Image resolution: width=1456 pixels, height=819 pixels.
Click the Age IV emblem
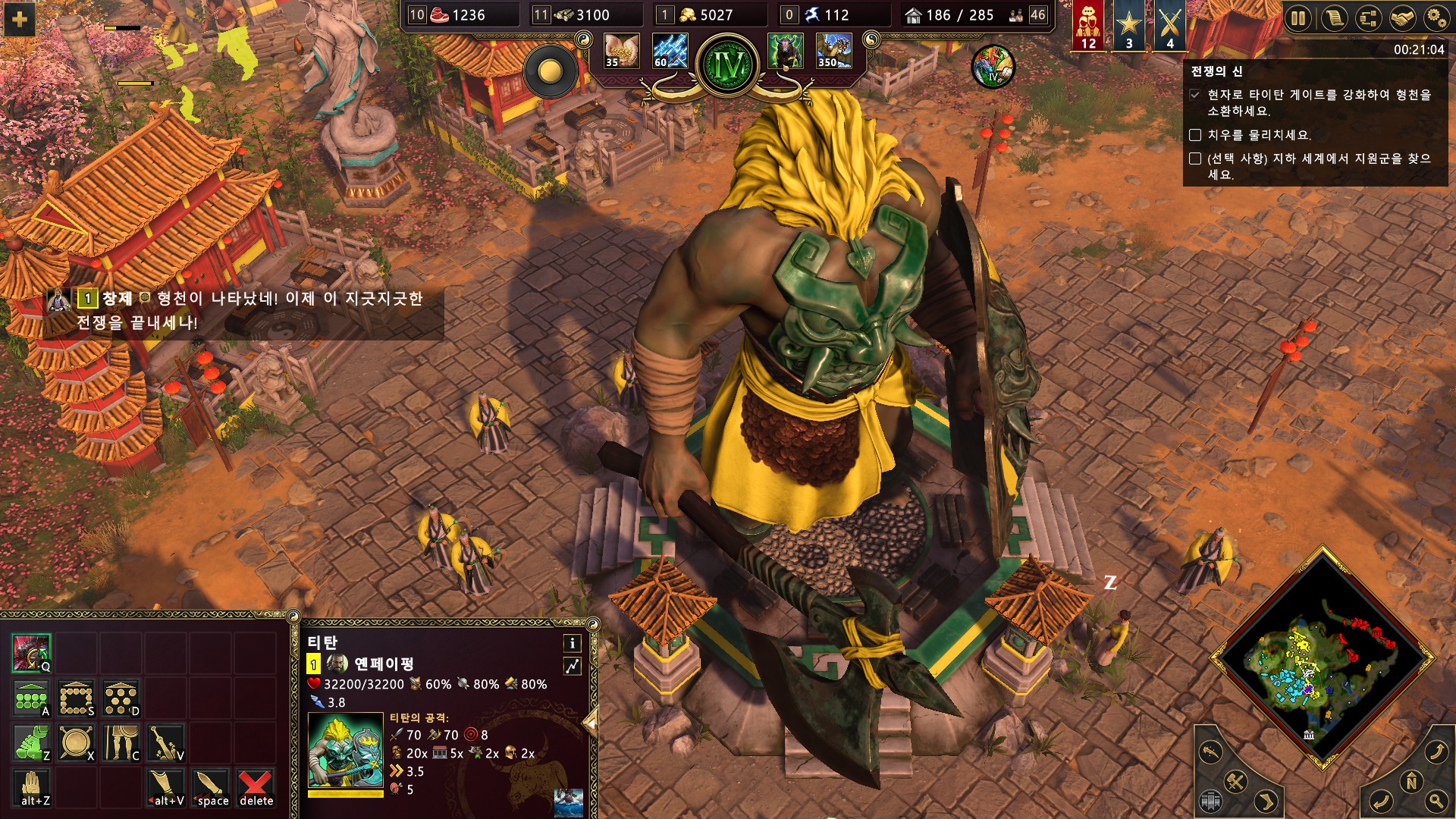[728, 66]
